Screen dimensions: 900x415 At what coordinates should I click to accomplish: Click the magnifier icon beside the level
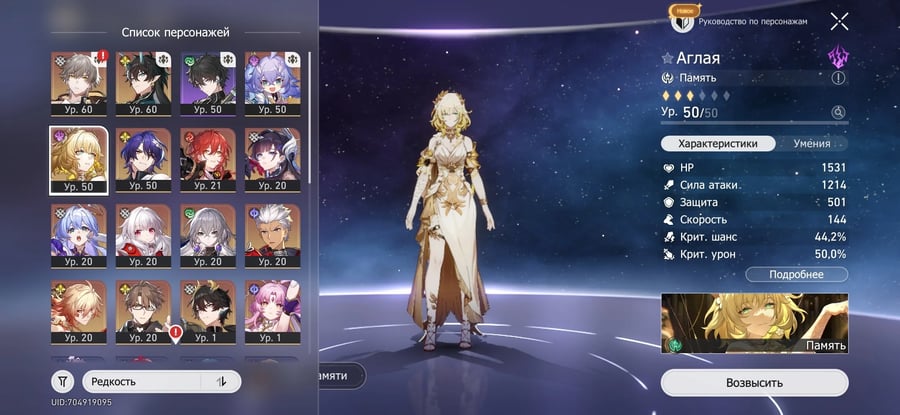tap(838, 113)
